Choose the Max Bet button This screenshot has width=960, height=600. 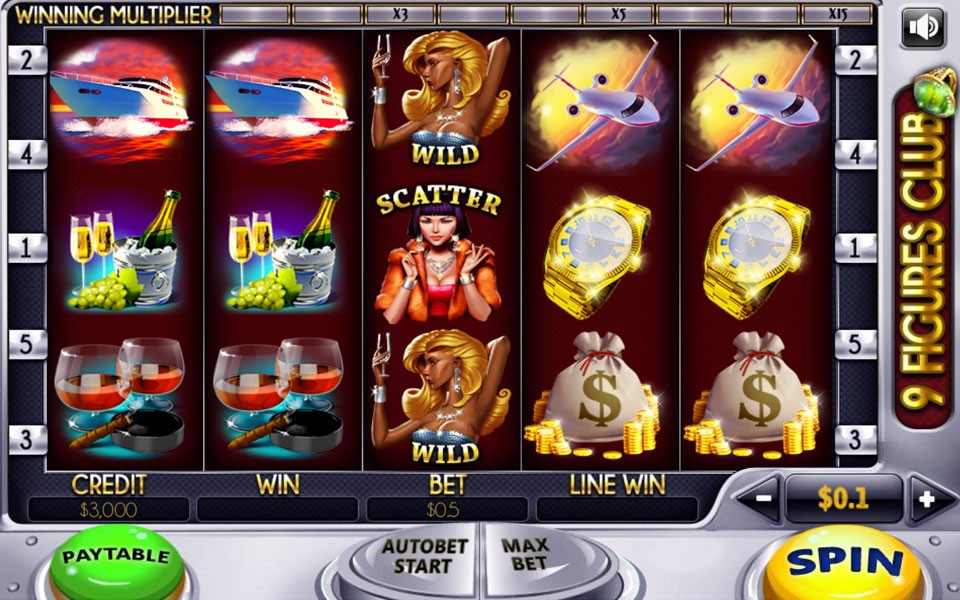tap(527, 556)
